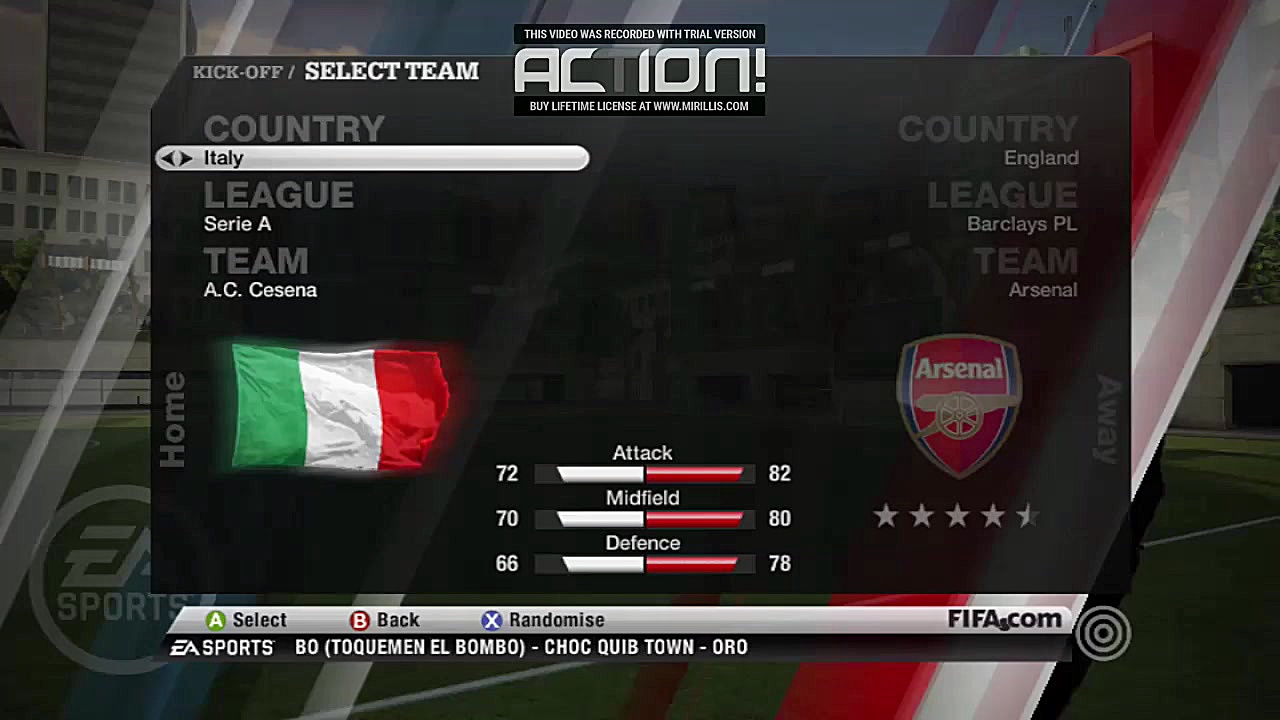Click the EA Sports logo
The width and height of the screenshot is (1280, 720).
point(222,647)
